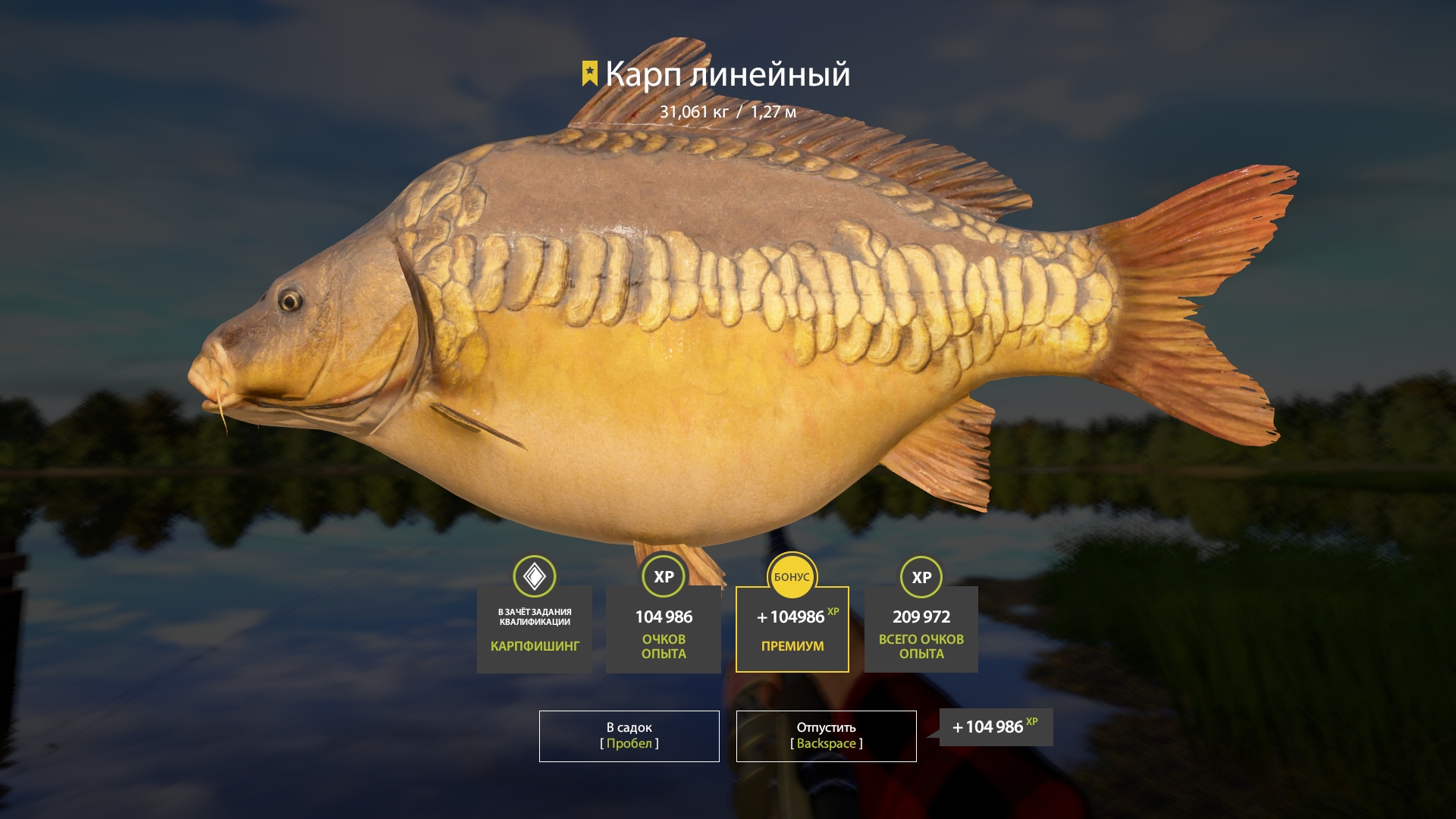Put the fish in the keepnet (В садок)
The width and height of the screenshot is (1456, 819).
pos(629,736)
